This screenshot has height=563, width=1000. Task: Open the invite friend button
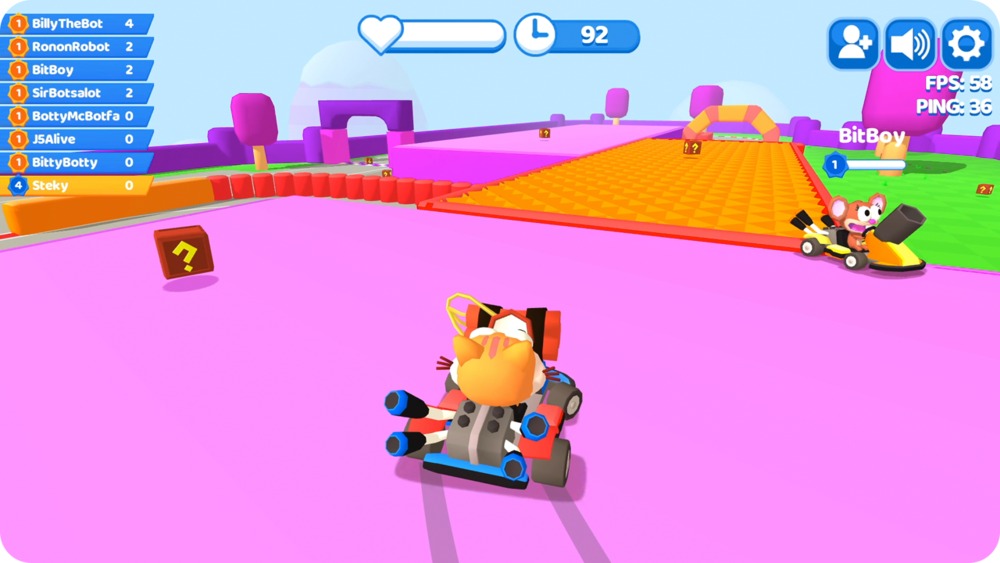point(853,44)
